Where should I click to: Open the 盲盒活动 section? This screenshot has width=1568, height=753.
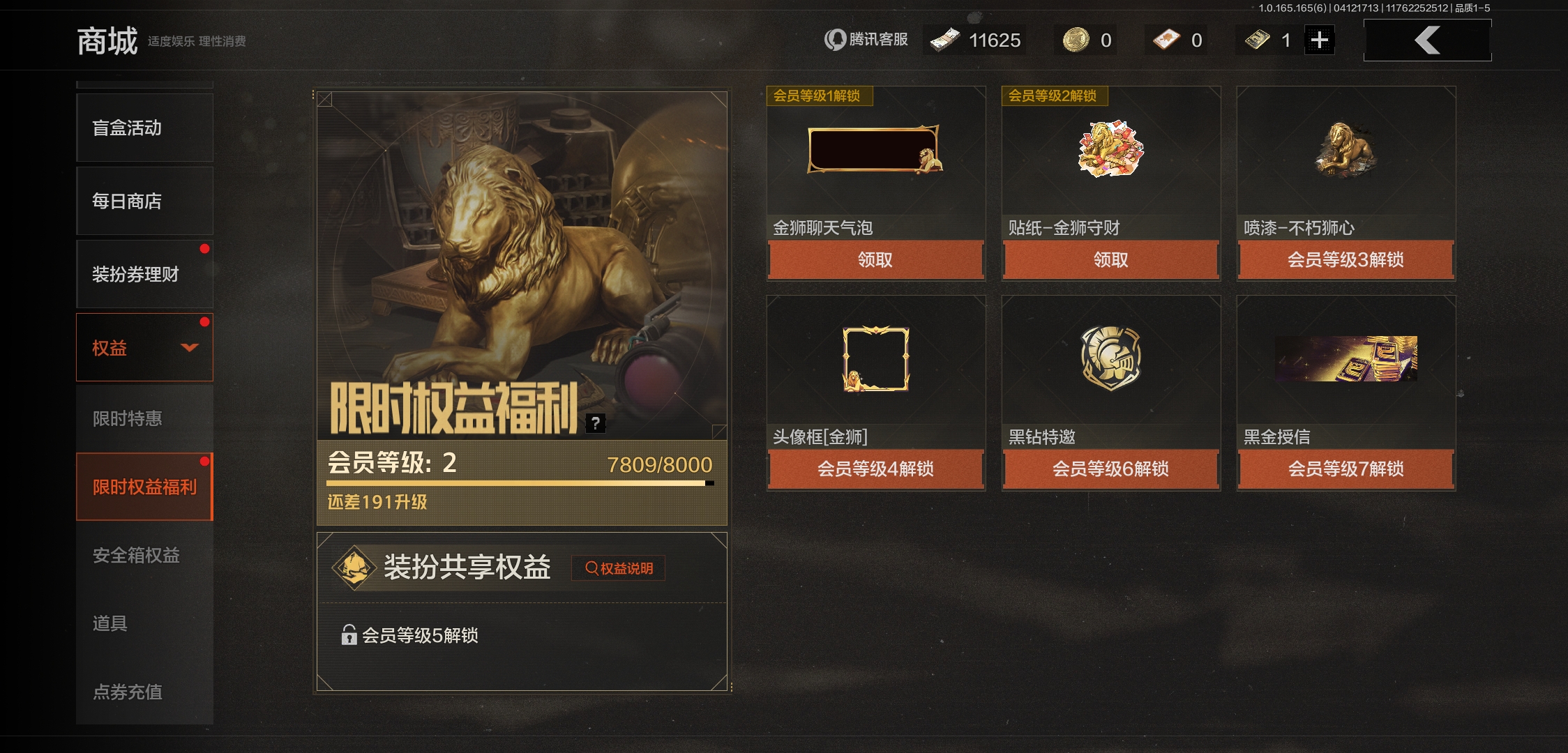pyautogui.click(x=128, y=128)
